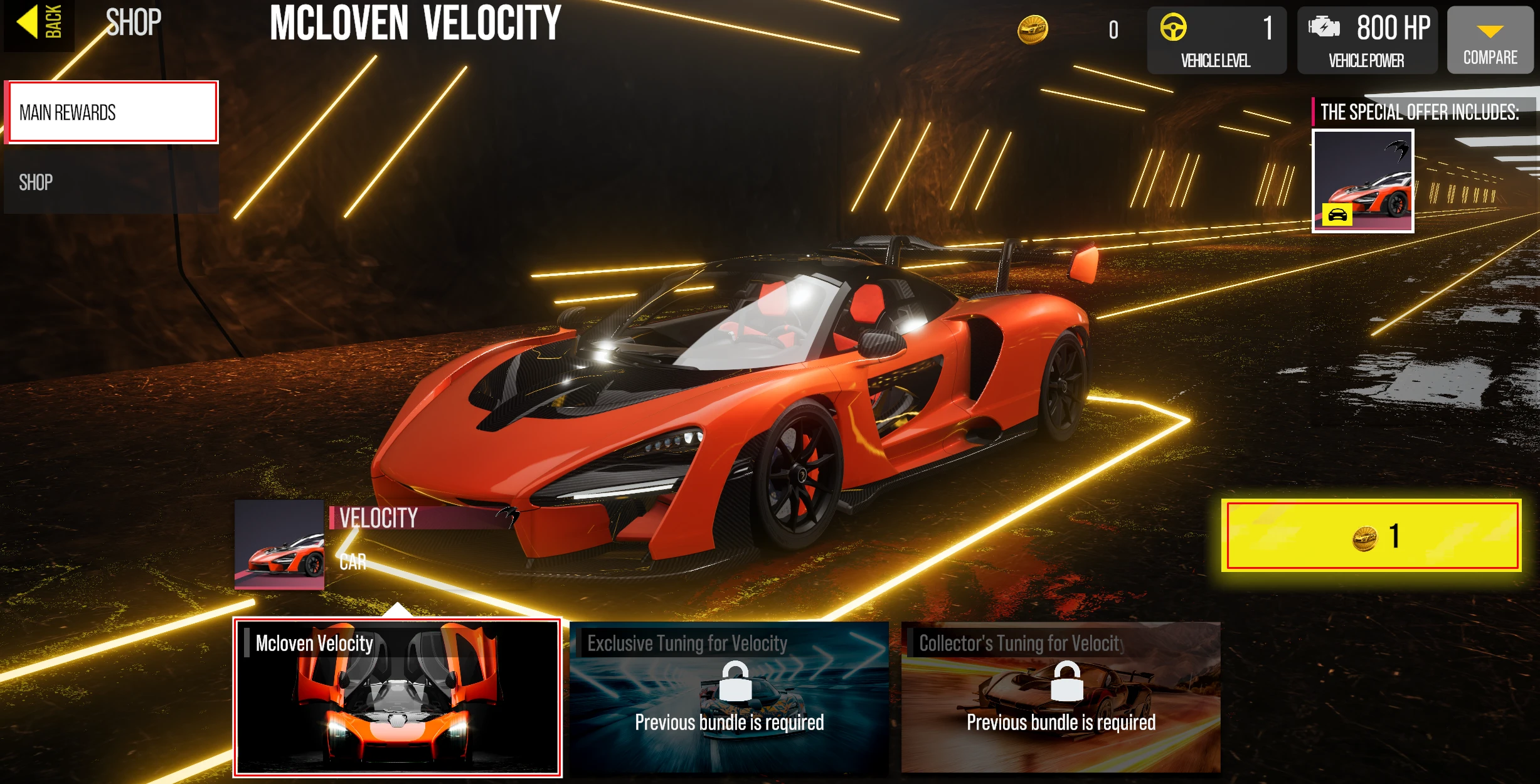Switch to the Main Rewards tab
The height and width of the screenshot is (784, 1540).
(113, 113)
